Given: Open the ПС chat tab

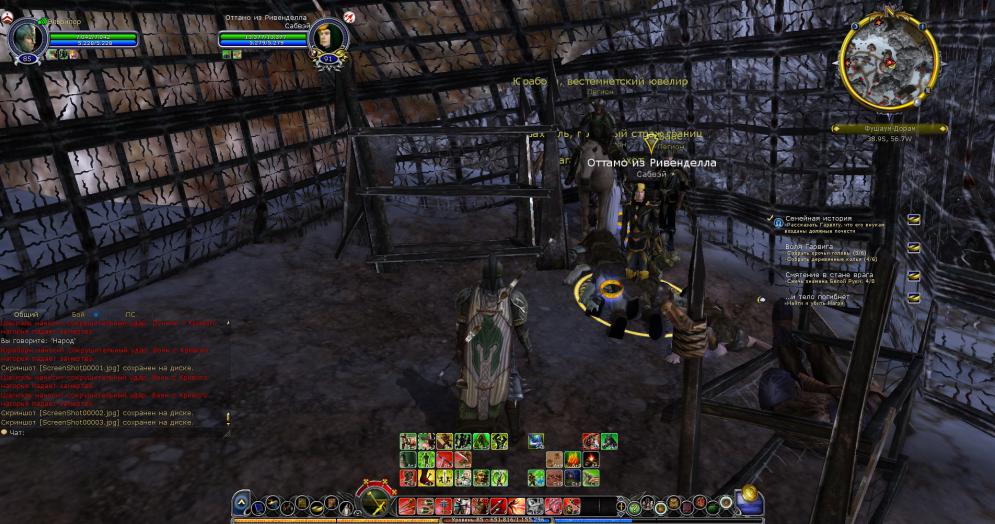Looking at the screenshot, I should point(129,314).
